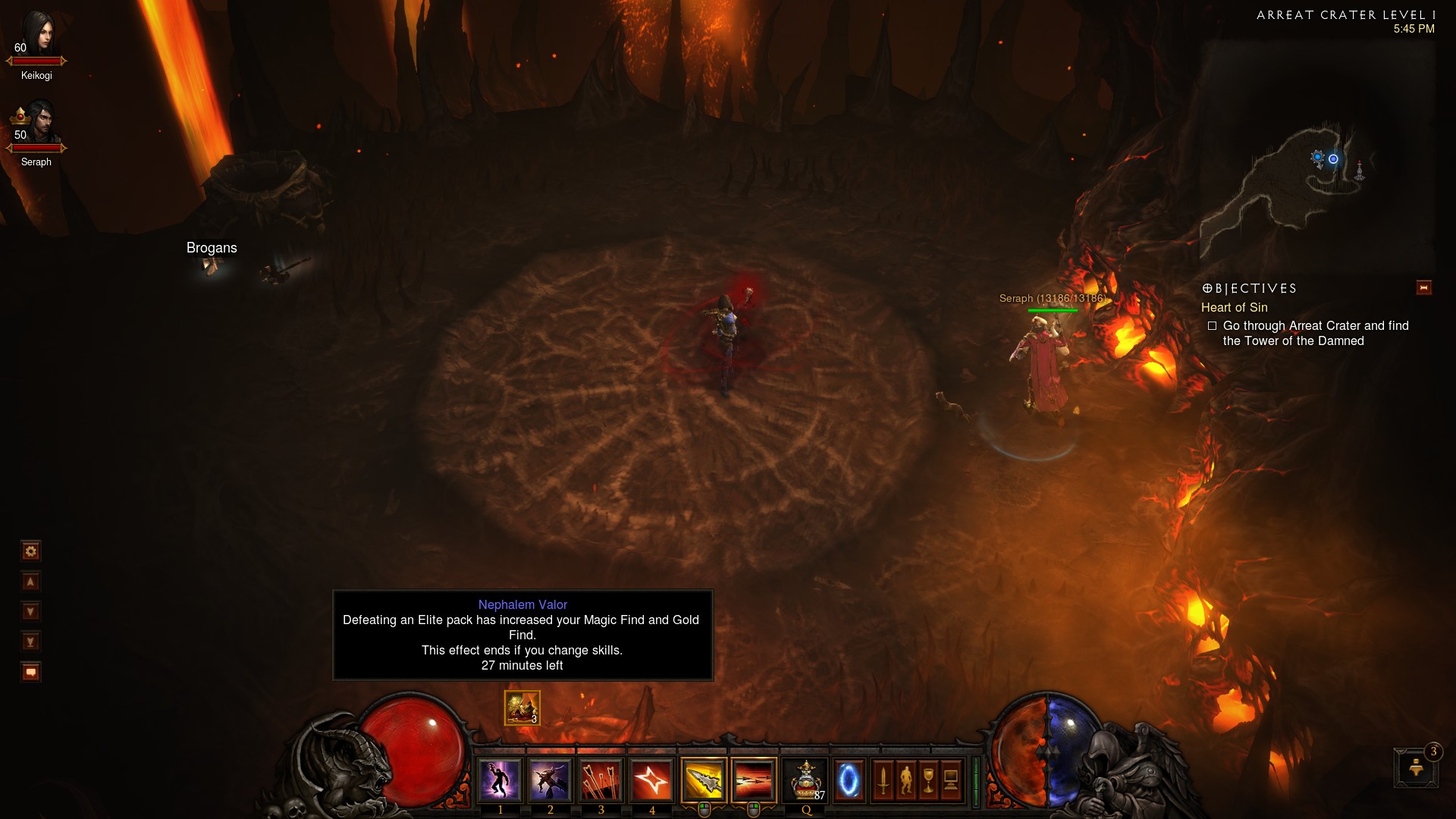This screenshot has width=1456, height=819.
Task: Open chat options gear button
Action: coord(30,551)
